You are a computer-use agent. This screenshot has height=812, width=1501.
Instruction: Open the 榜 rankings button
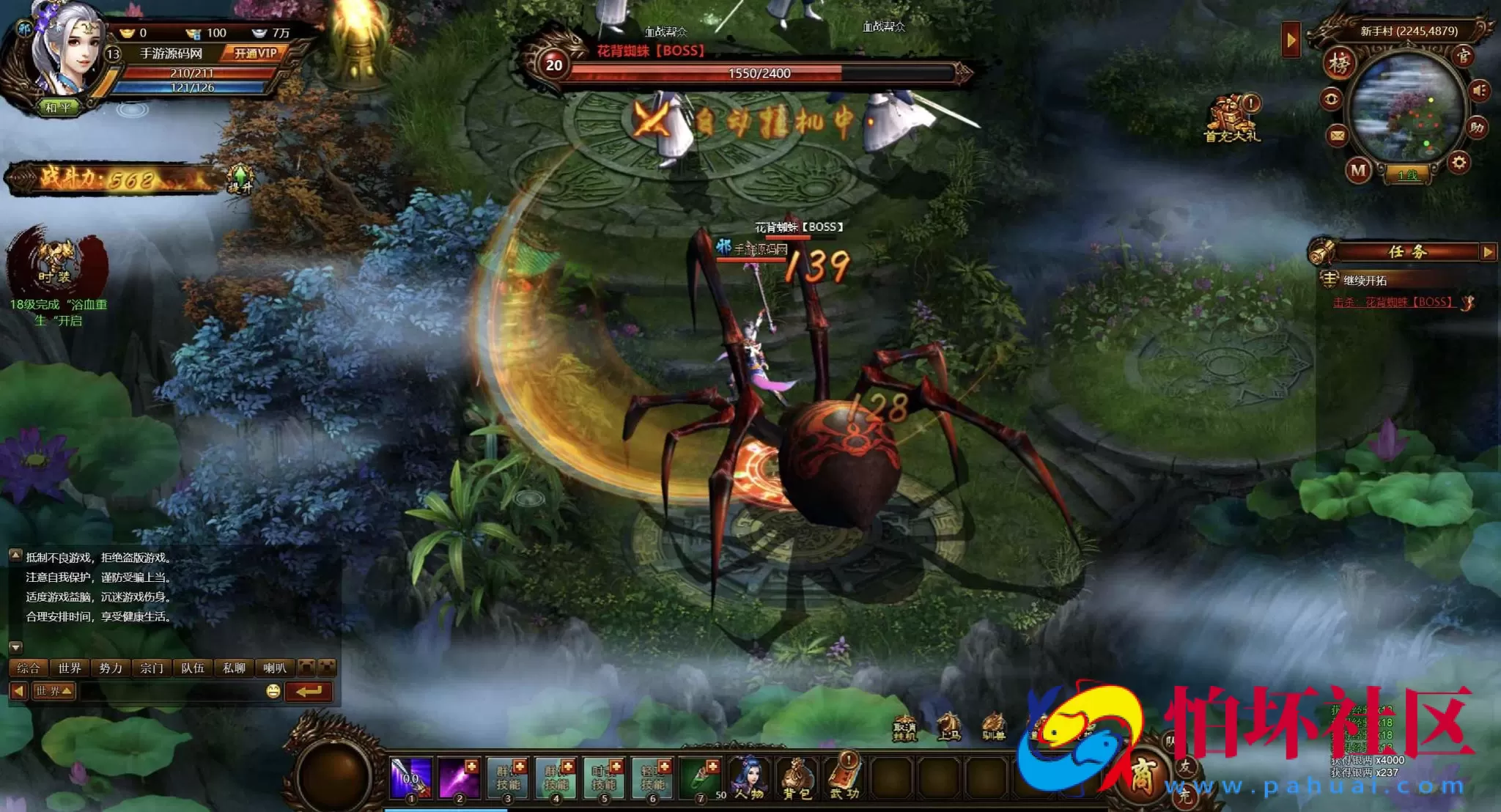1340,64
